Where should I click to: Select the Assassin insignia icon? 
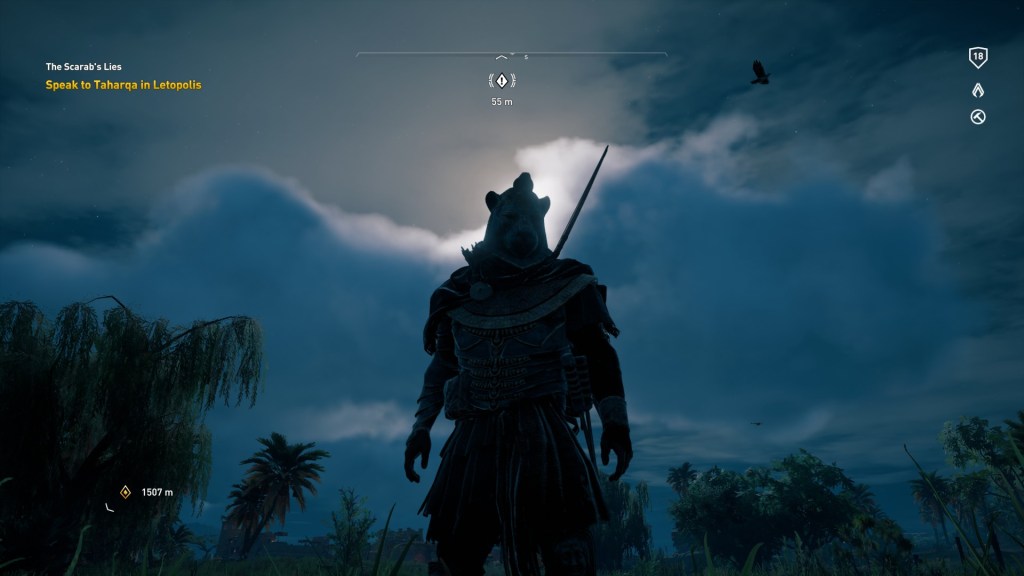point(978,90)
